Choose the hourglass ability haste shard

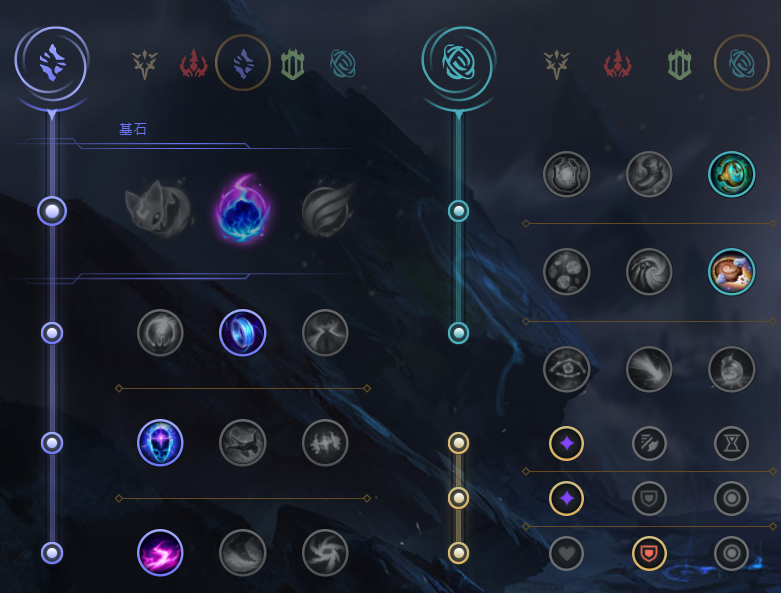click(x=731, y=443)
